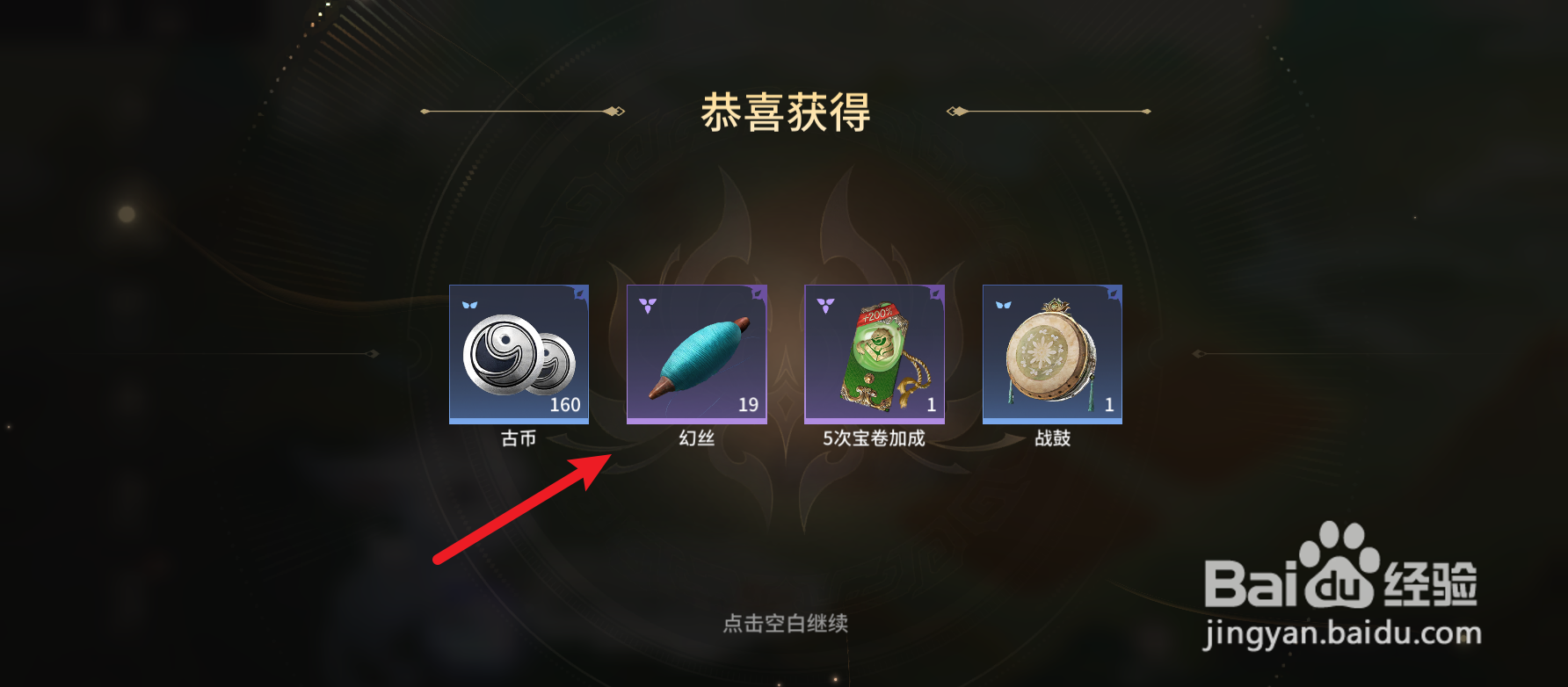This screenshot has width=1568, height=687.
Task: Toggle the corner fold marker on 古币 card
Action: point(582,293)
